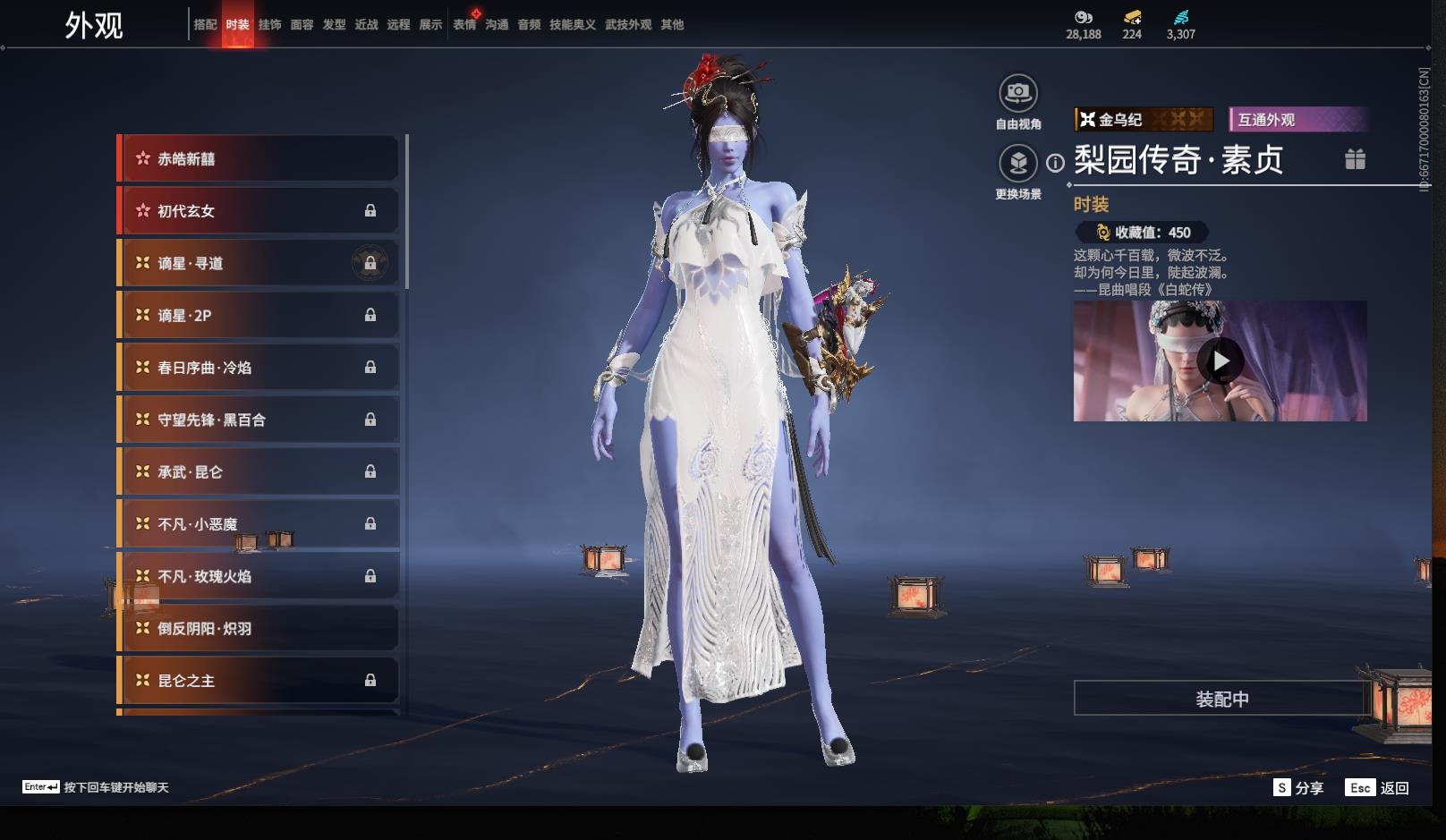1446x840 pixels.
Task: Select the 滴星·寻道 outfit
Action: click(259, 264)
